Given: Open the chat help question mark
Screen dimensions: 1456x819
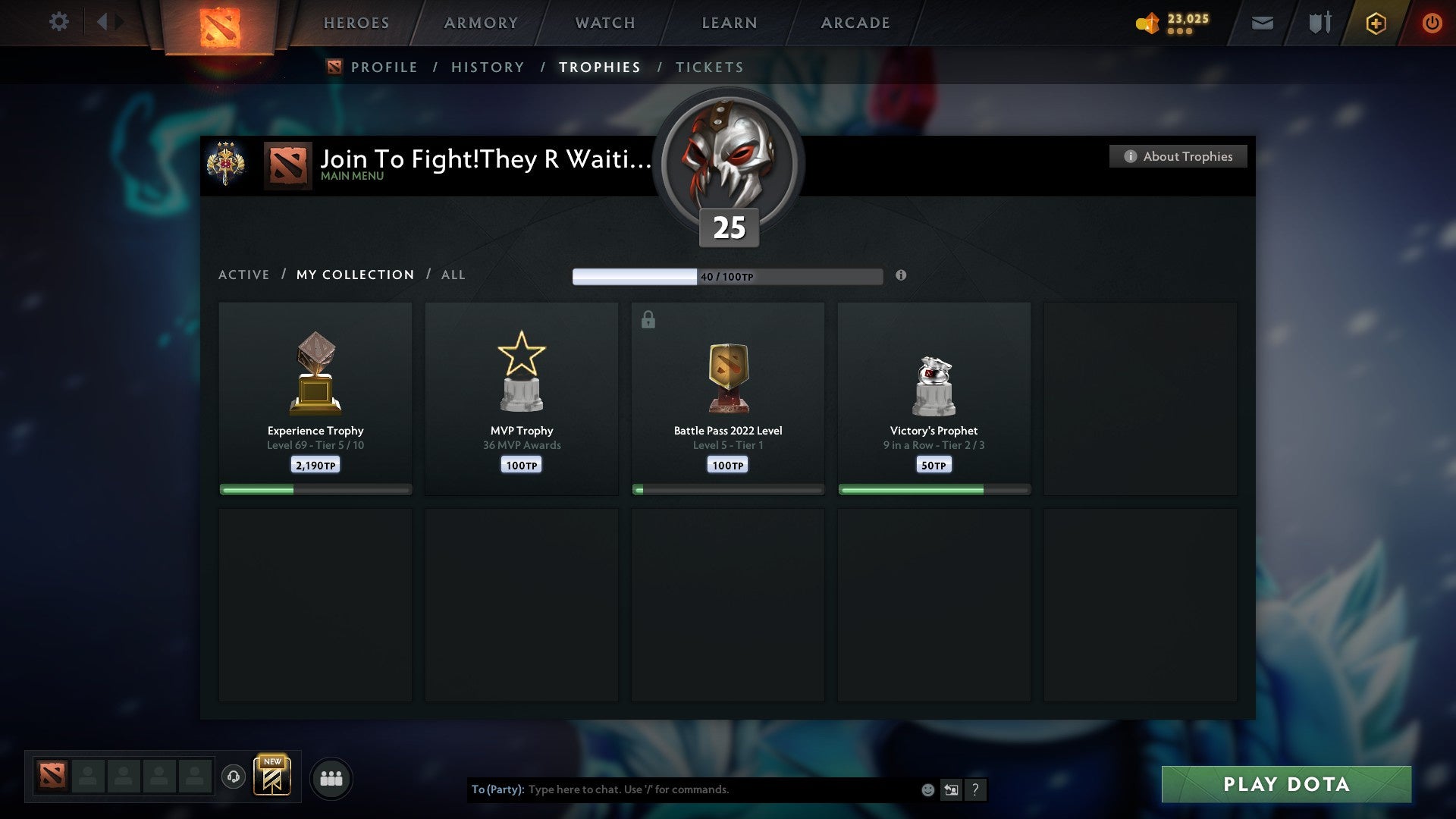Looking at the screenshot, I should pyautogui.click(x=977, y=789).
